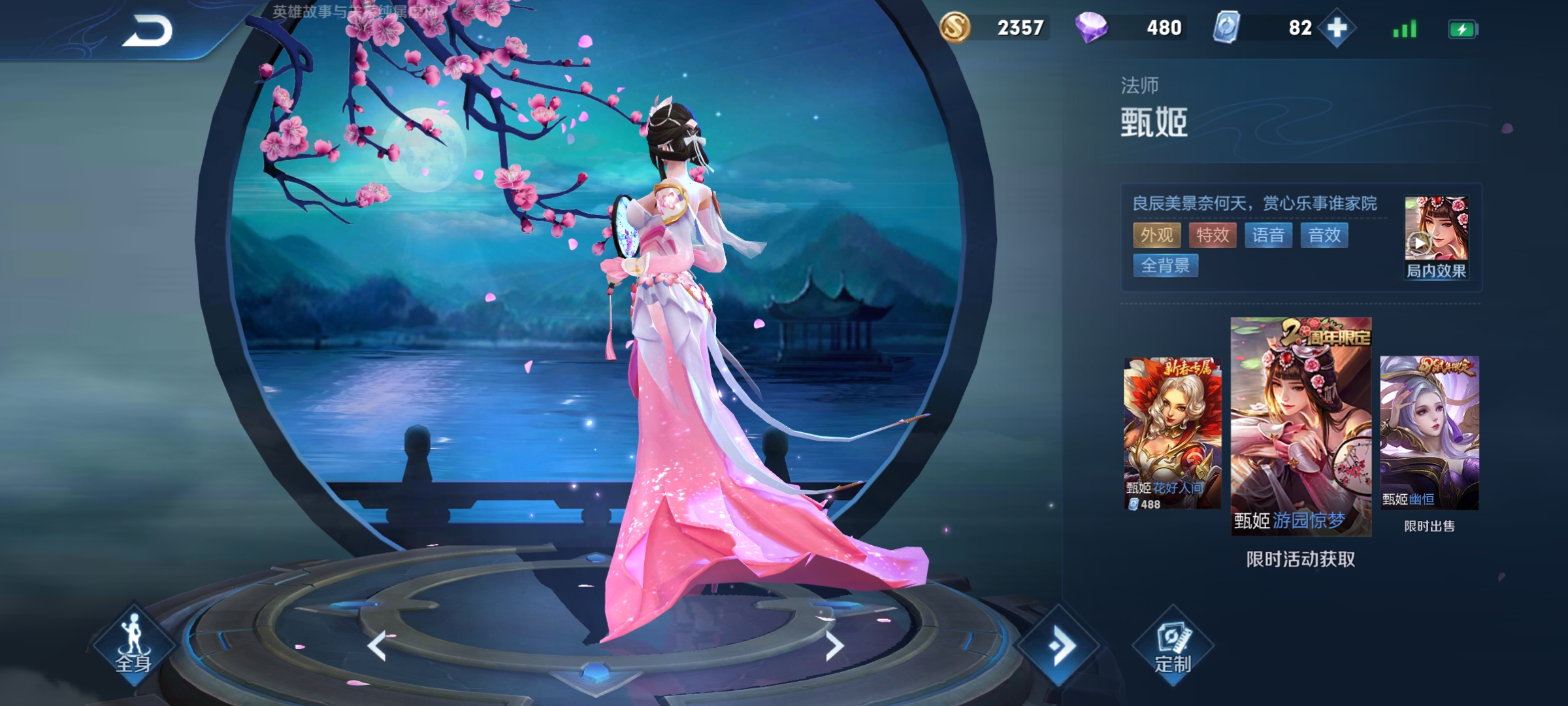
Task: Select the 全背景 full background tag
Action: click(x=1166, y=266)
